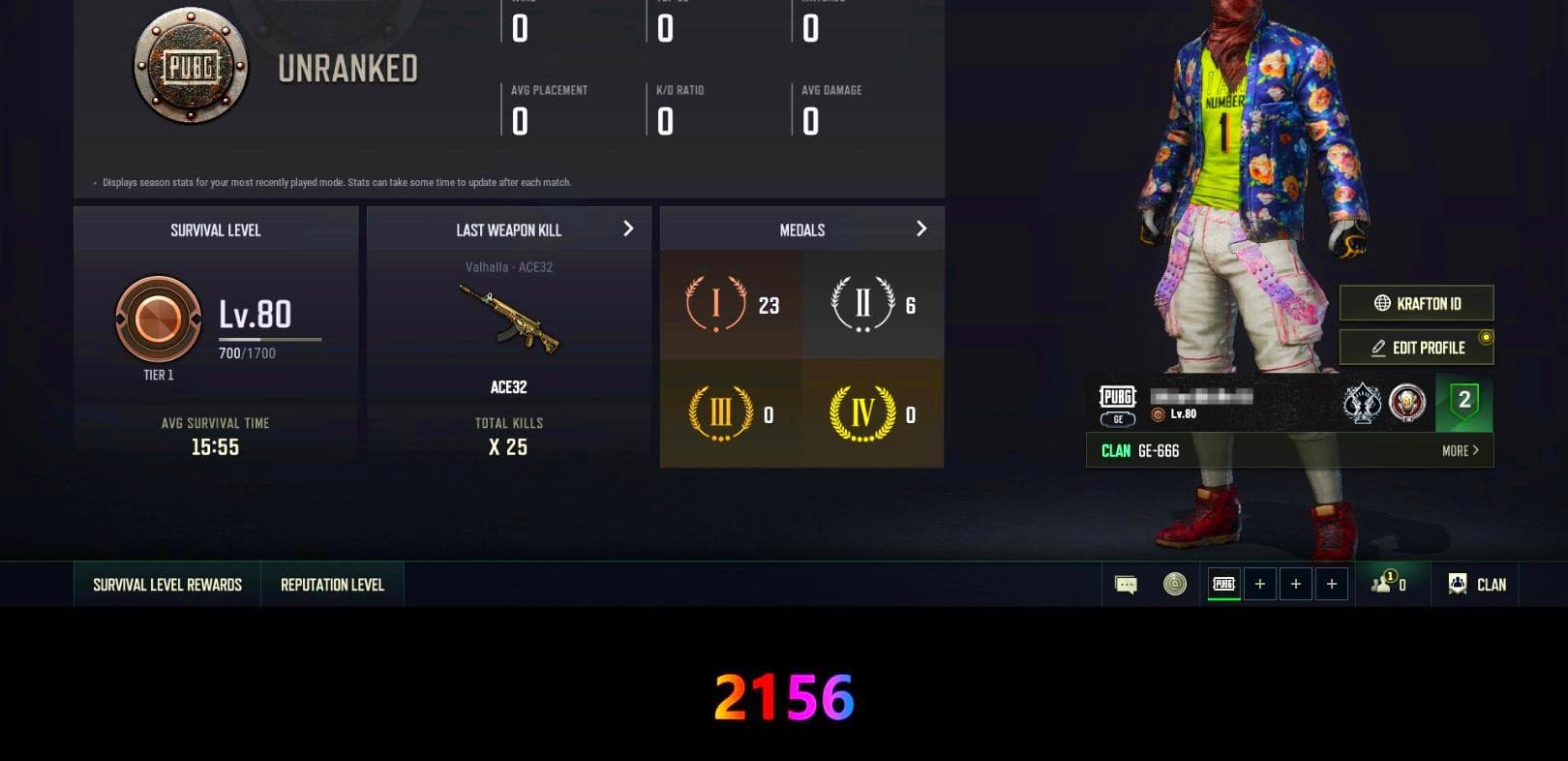Open the friends list icon showing notification
The height and width of the screenshot is (761, 1568).
click(x=1386, y=584)
